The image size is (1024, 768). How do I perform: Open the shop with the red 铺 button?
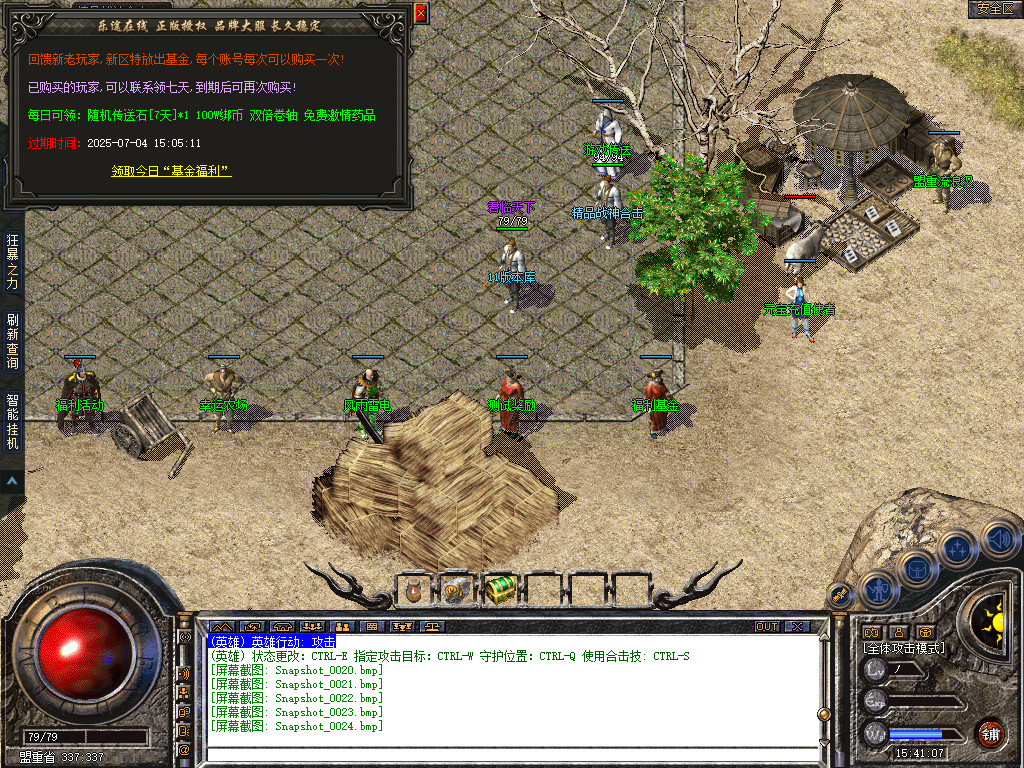(x=990, y=732)
